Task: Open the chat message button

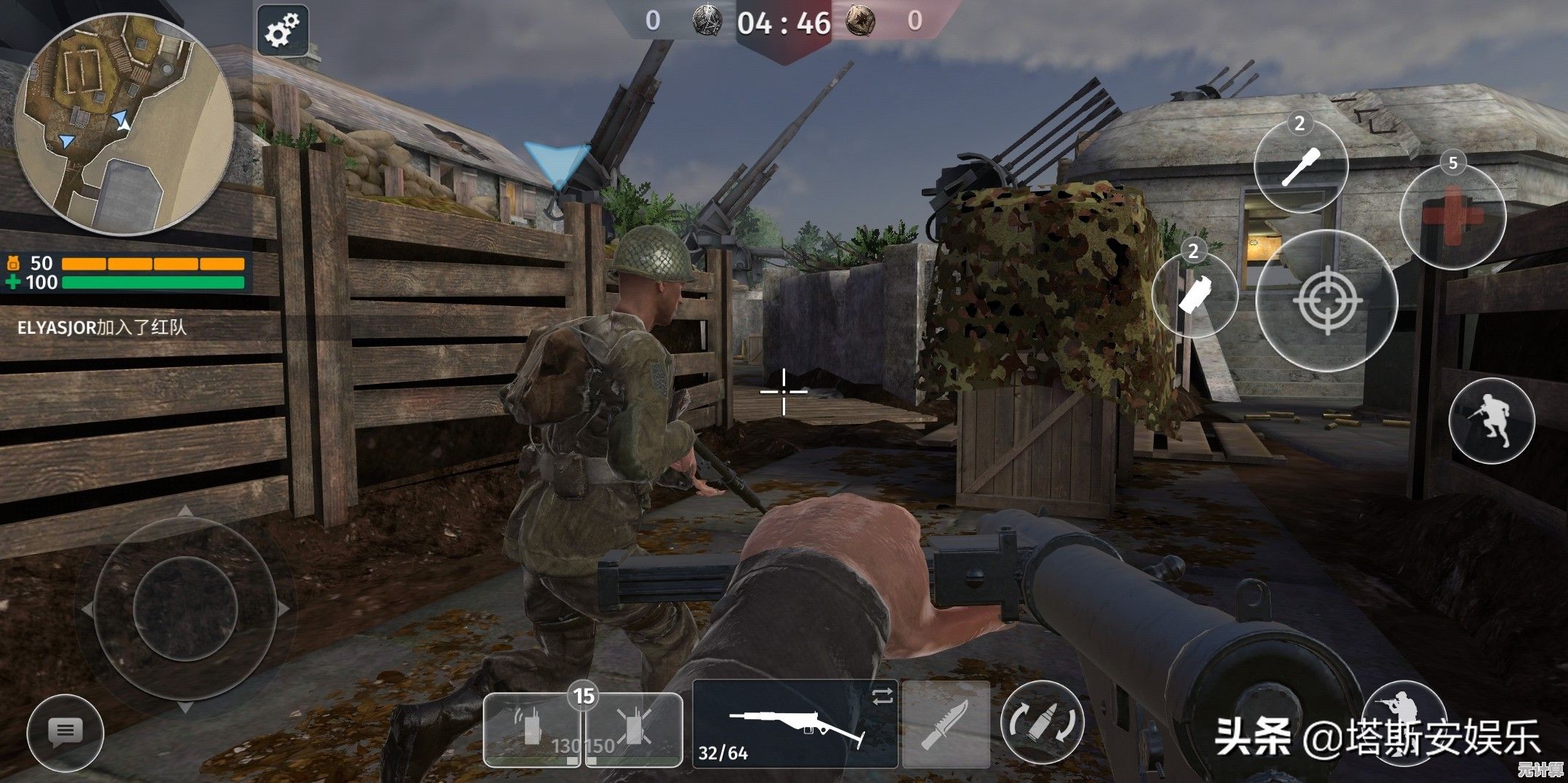Action: point(65,731)
